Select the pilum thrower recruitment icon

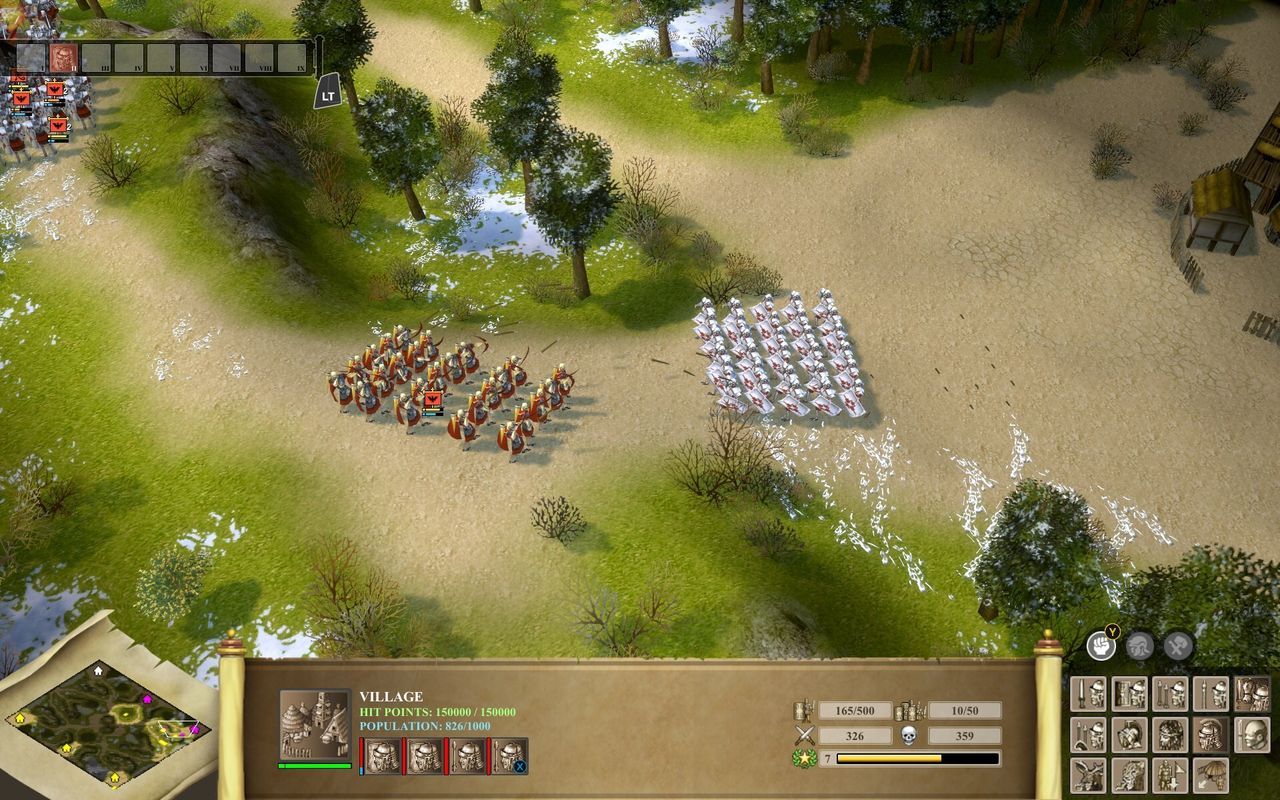tap(1170, 693)
